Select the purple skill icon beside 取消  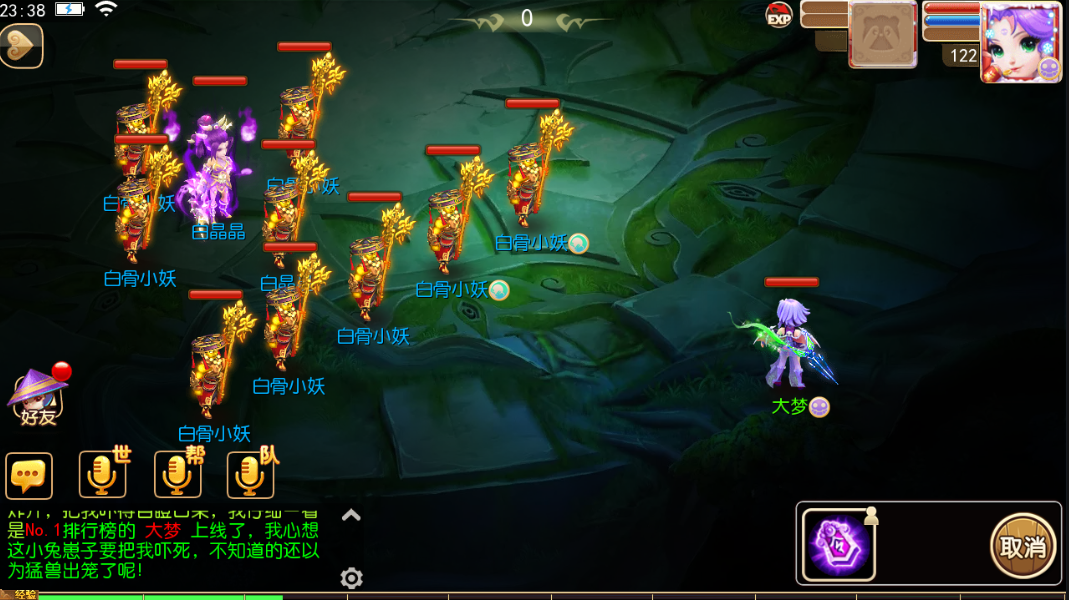[x=839, y=545]
